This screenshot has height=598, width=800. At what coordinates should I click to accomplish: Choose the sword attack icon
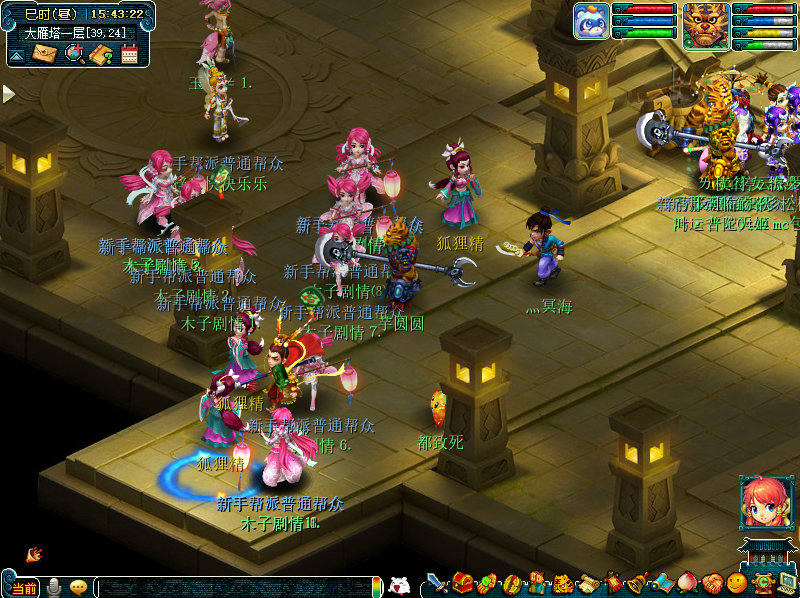click(437, 583)
